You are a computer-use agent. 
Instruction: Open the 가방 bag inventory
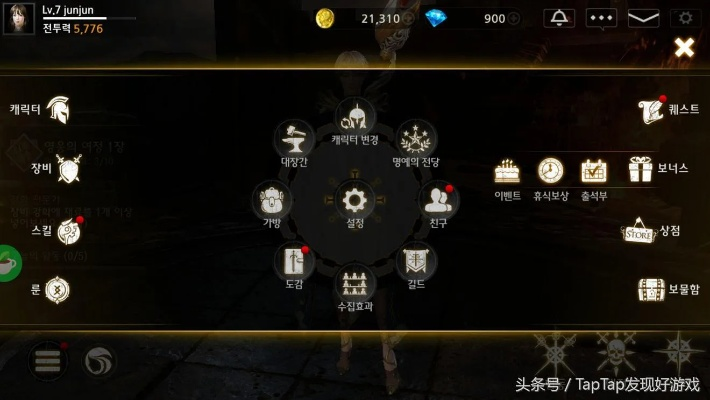tap(272, 200)
